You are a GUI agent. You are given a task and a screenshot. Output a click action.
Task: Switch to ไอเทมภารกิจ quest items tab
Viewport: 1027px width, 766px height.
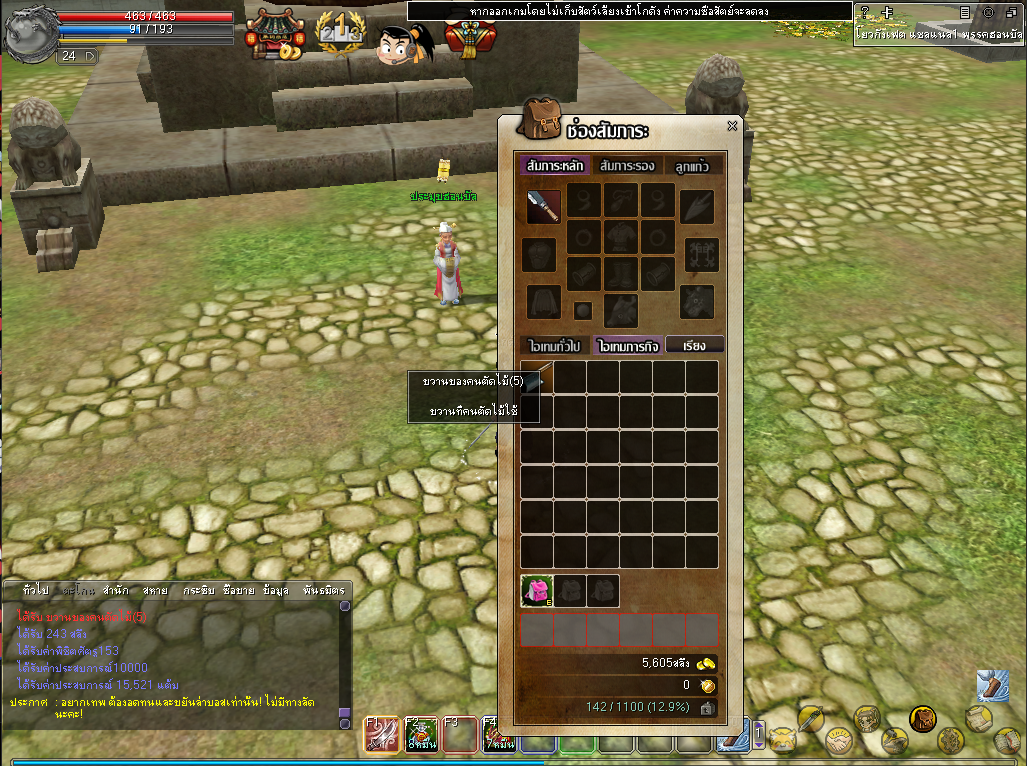click(x=628, y=345)
